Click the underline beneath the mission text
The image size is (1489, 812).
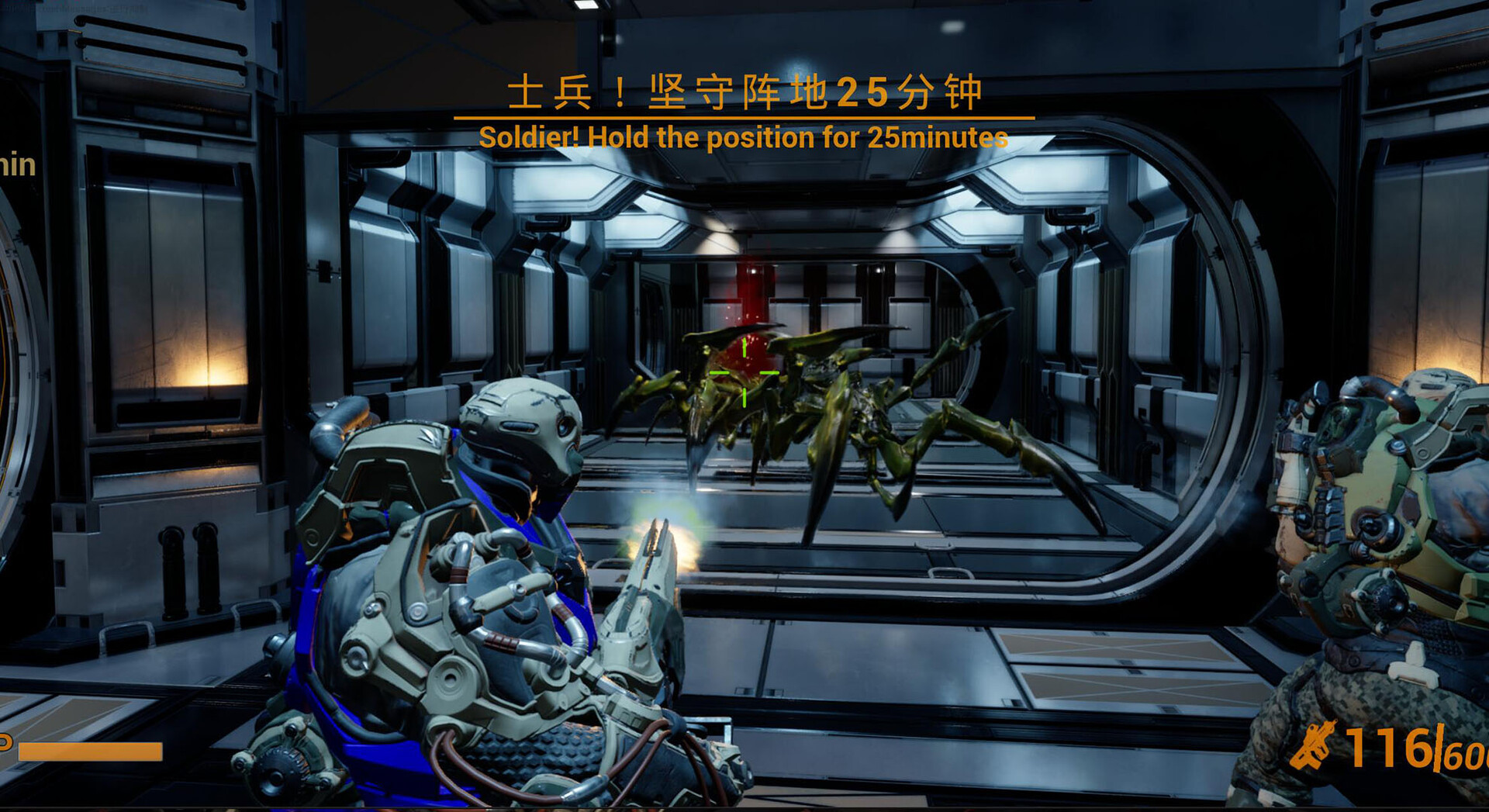(x=744, y=116)
